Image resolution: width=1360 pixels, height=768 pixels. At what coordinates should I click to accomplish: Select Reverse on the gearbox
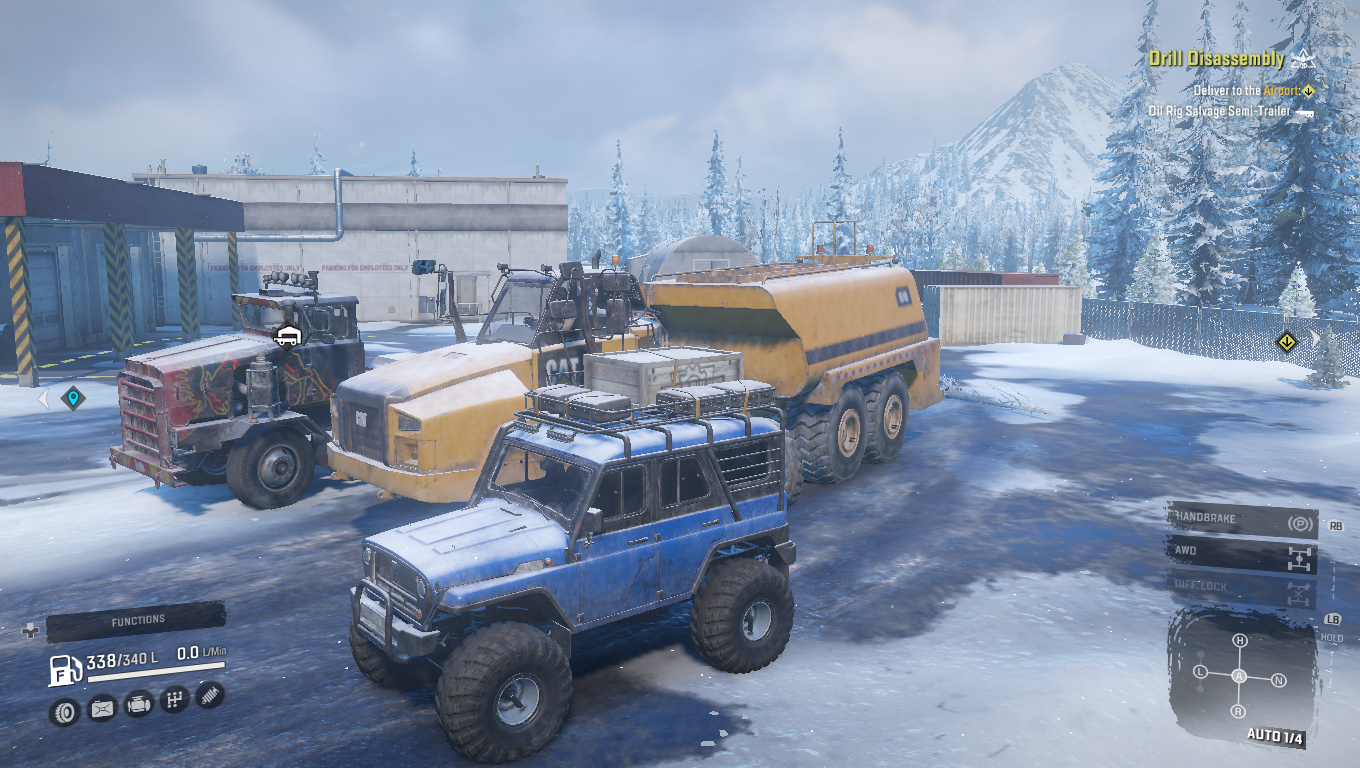[x=1238, y=711]
